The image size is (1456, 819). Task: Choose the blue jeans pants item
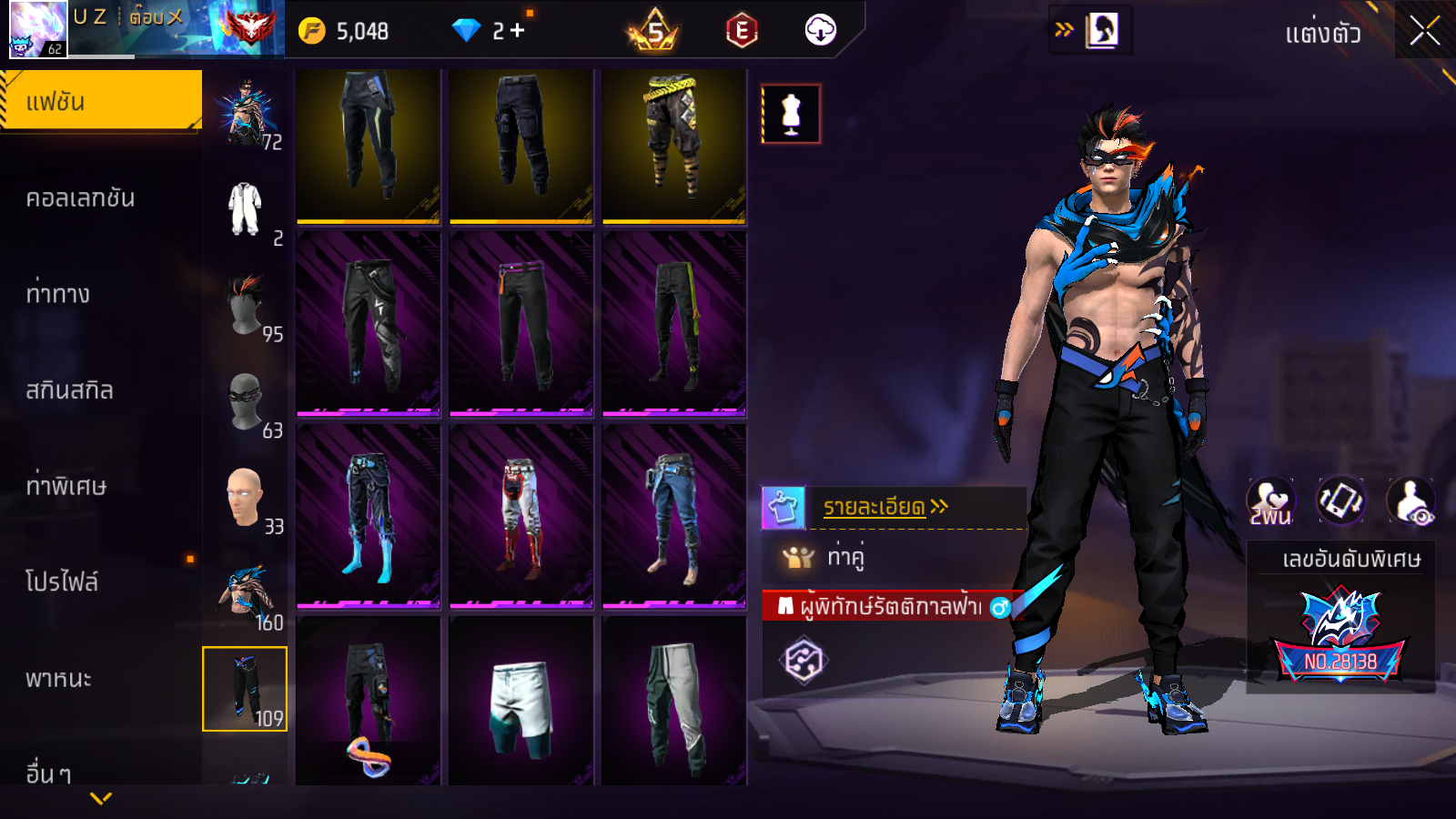pos(673,516)
